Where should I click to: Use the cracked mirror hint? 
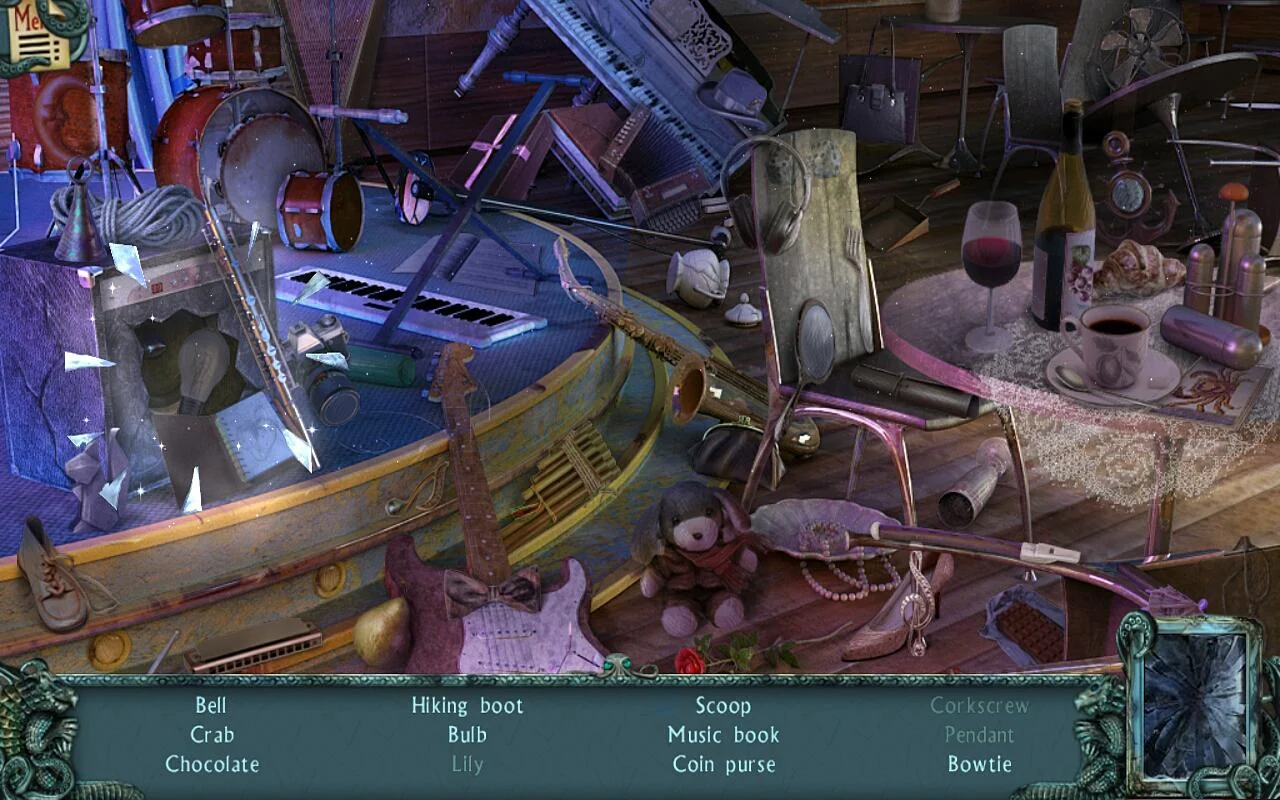1194,705
